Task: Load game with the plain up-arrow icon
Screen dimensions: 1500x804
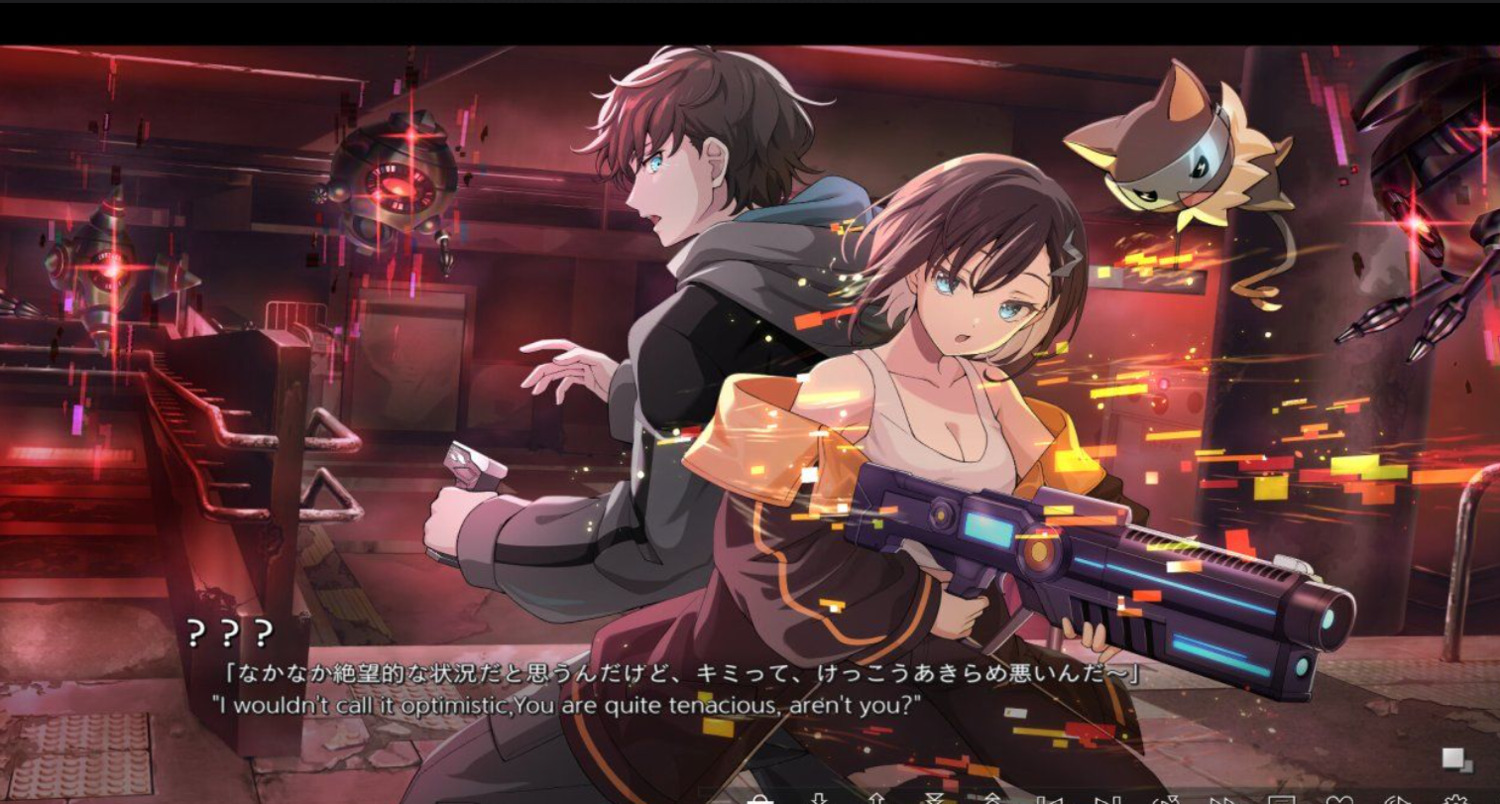Action: (876, 799)
